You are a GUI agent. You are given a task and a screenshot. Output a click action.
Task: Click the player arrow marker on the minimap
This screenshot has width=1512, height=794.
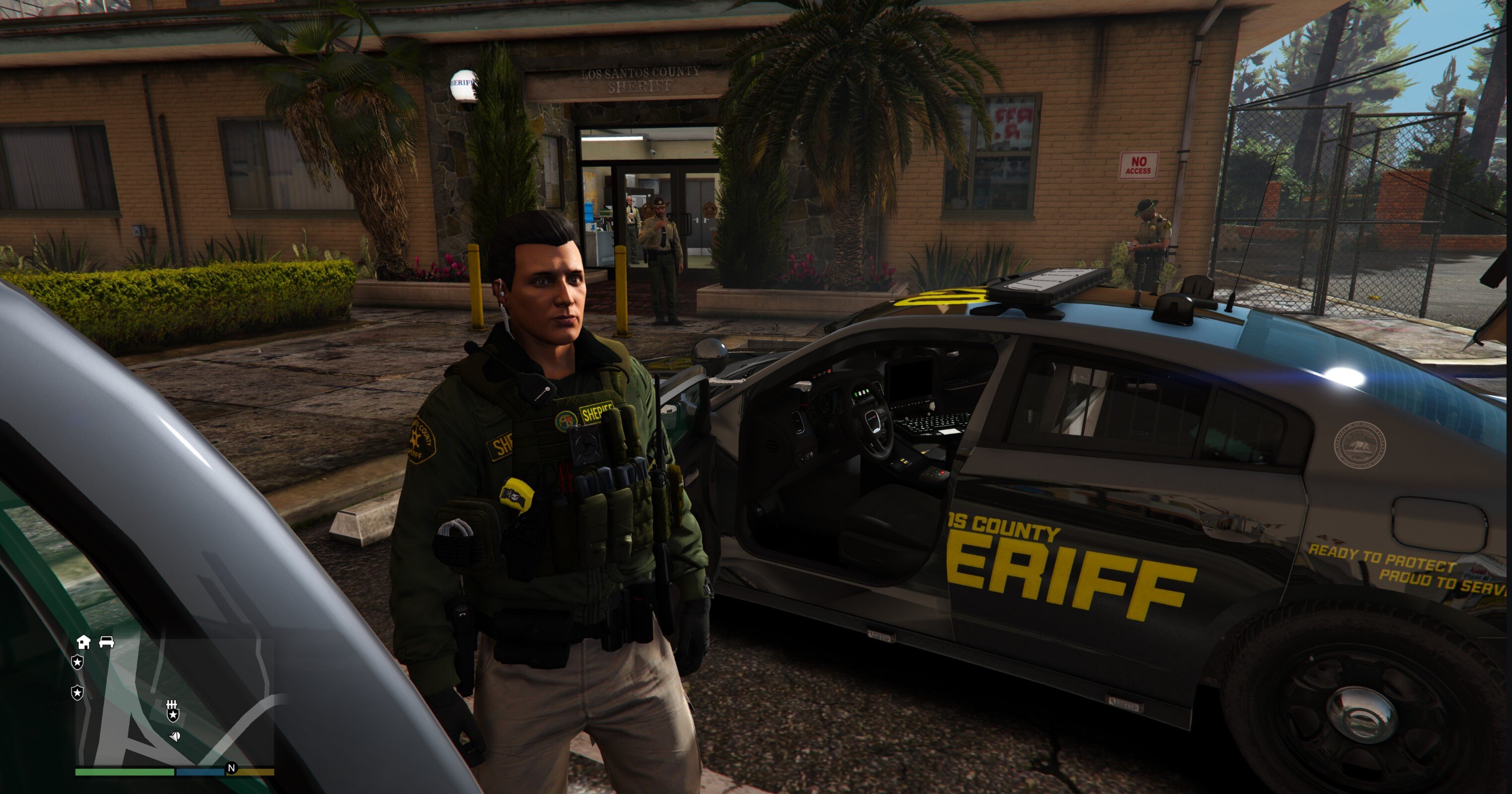175,736
